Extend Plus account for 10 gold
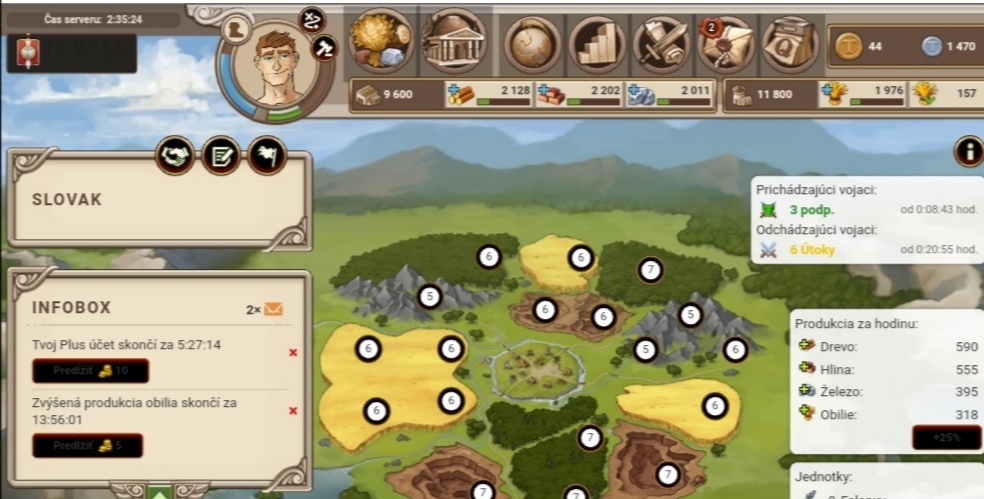The width and height of the screenshot is (984, 499). point(90,371)
